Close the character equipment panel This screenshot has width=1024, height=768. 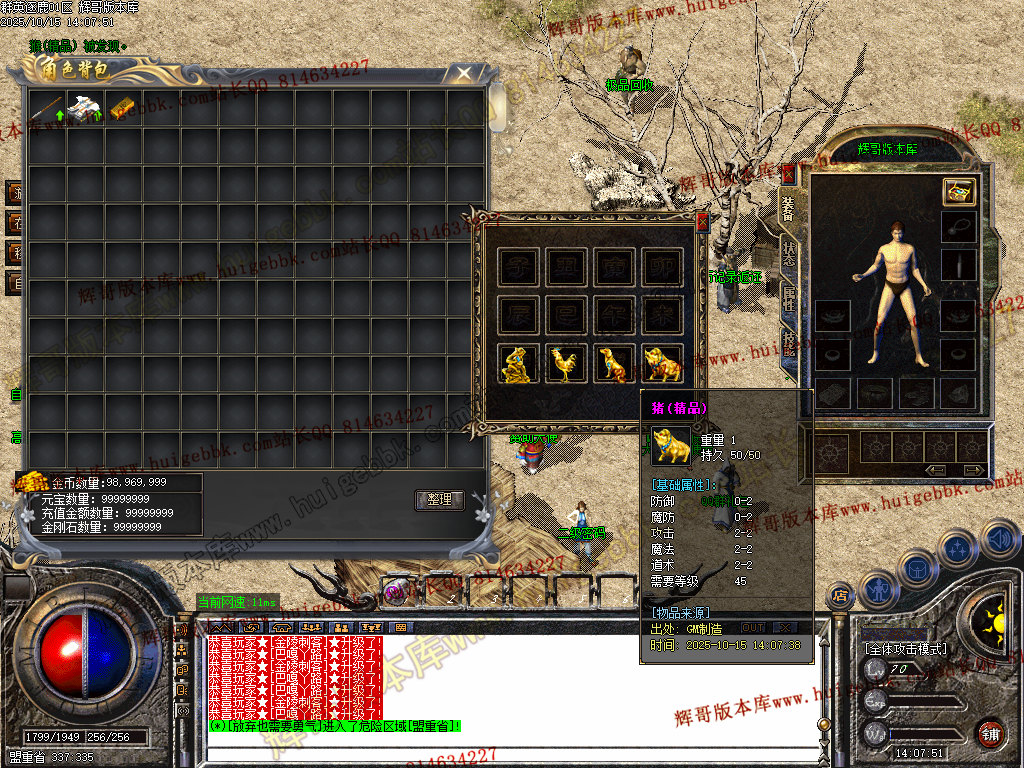[787, 174]
